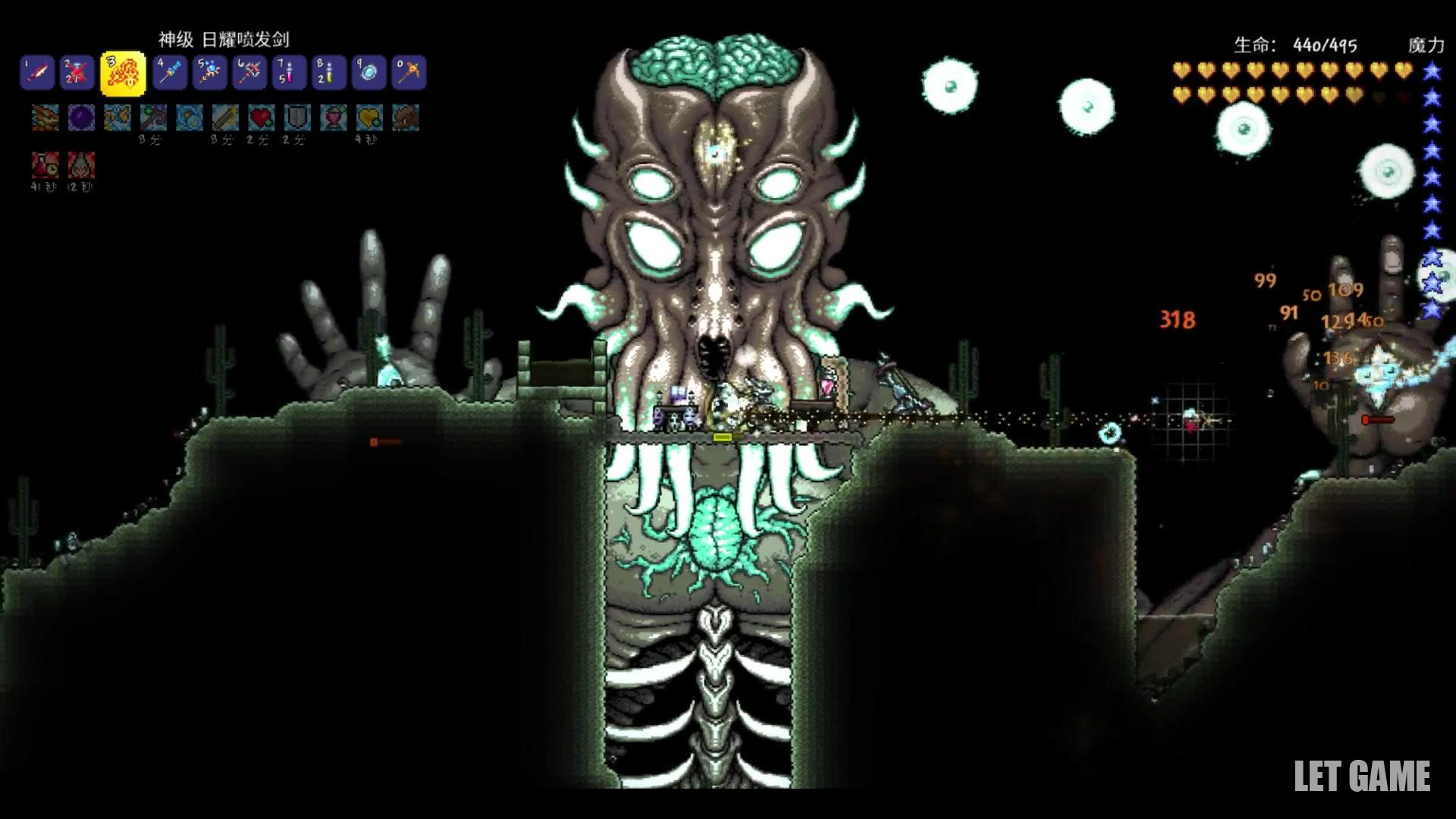Viewport: 1456px width, 819px height.
Task: Click the red debuff icon with 12-second timer
Action: pyautogui.click(x=80, y=165)
